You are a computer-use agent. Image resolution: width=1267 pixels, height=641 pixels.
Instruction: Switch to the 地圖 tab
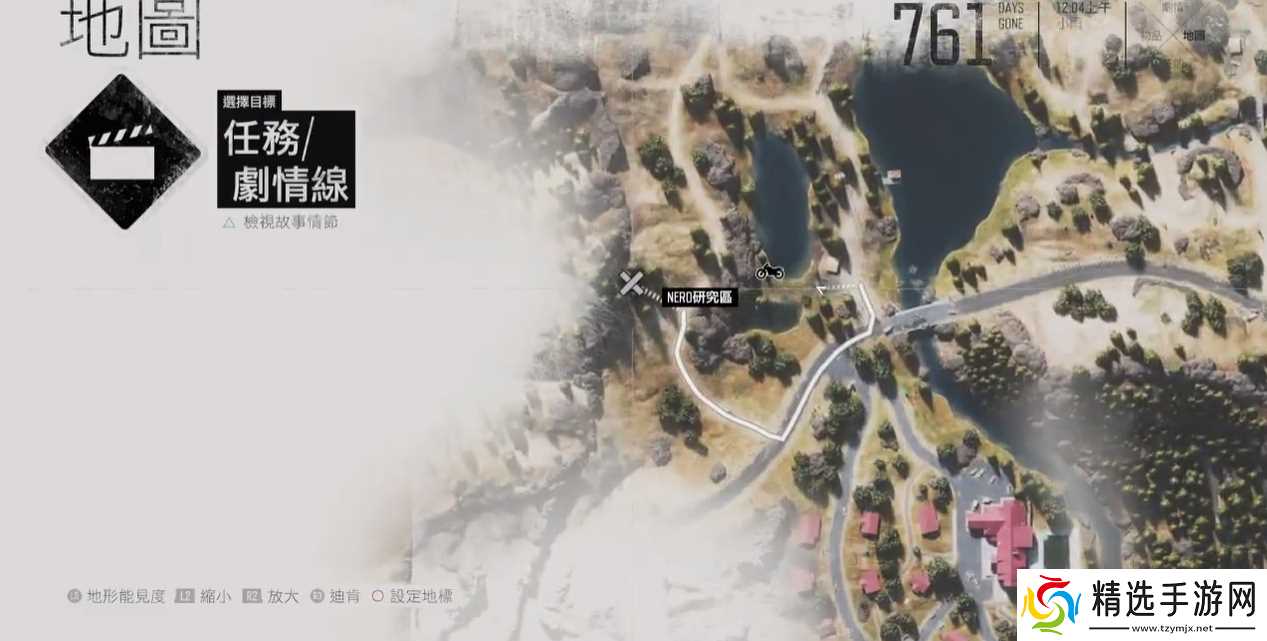1194,35
